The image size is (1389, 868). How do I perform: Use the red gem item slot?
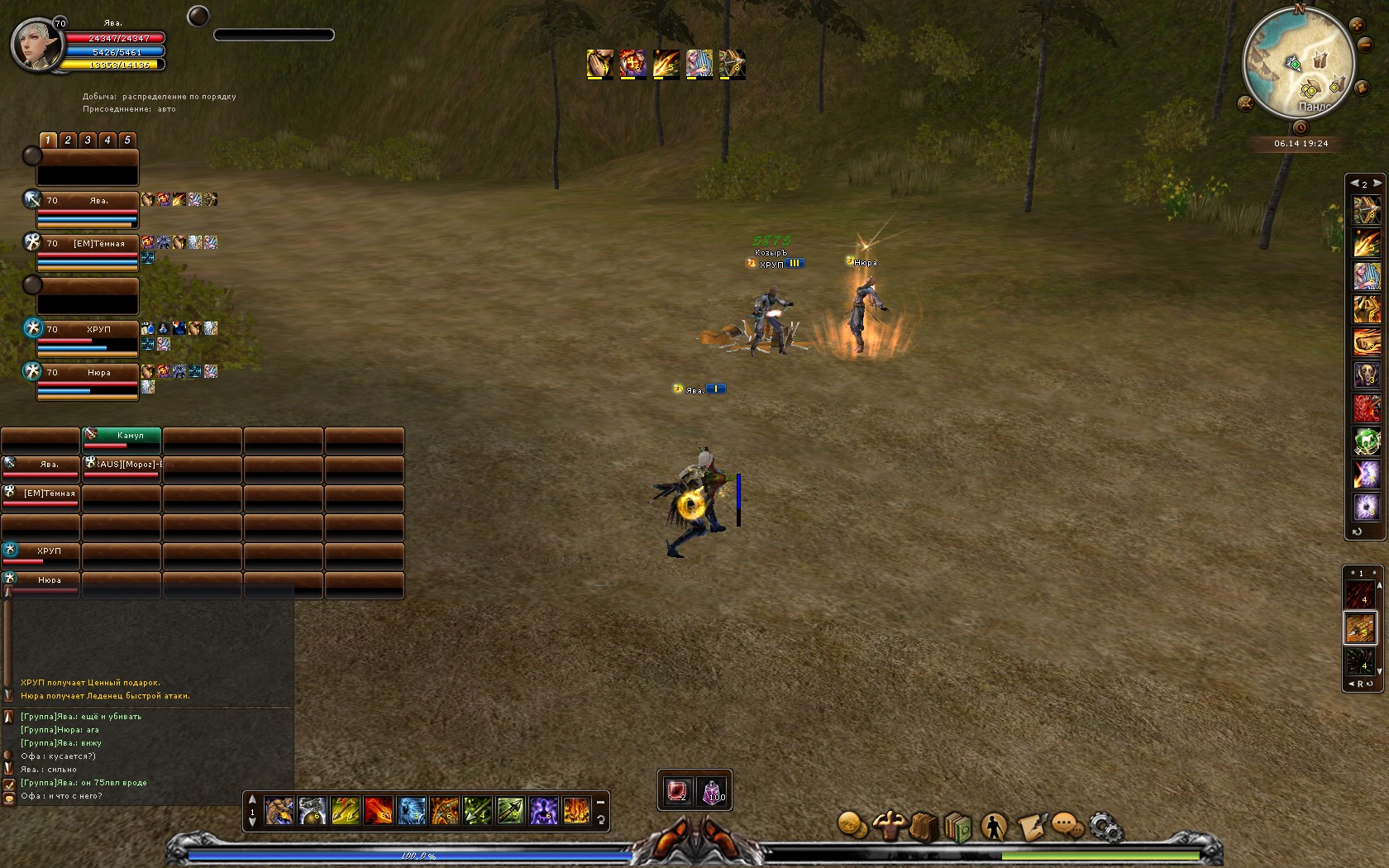coord(677,791)
